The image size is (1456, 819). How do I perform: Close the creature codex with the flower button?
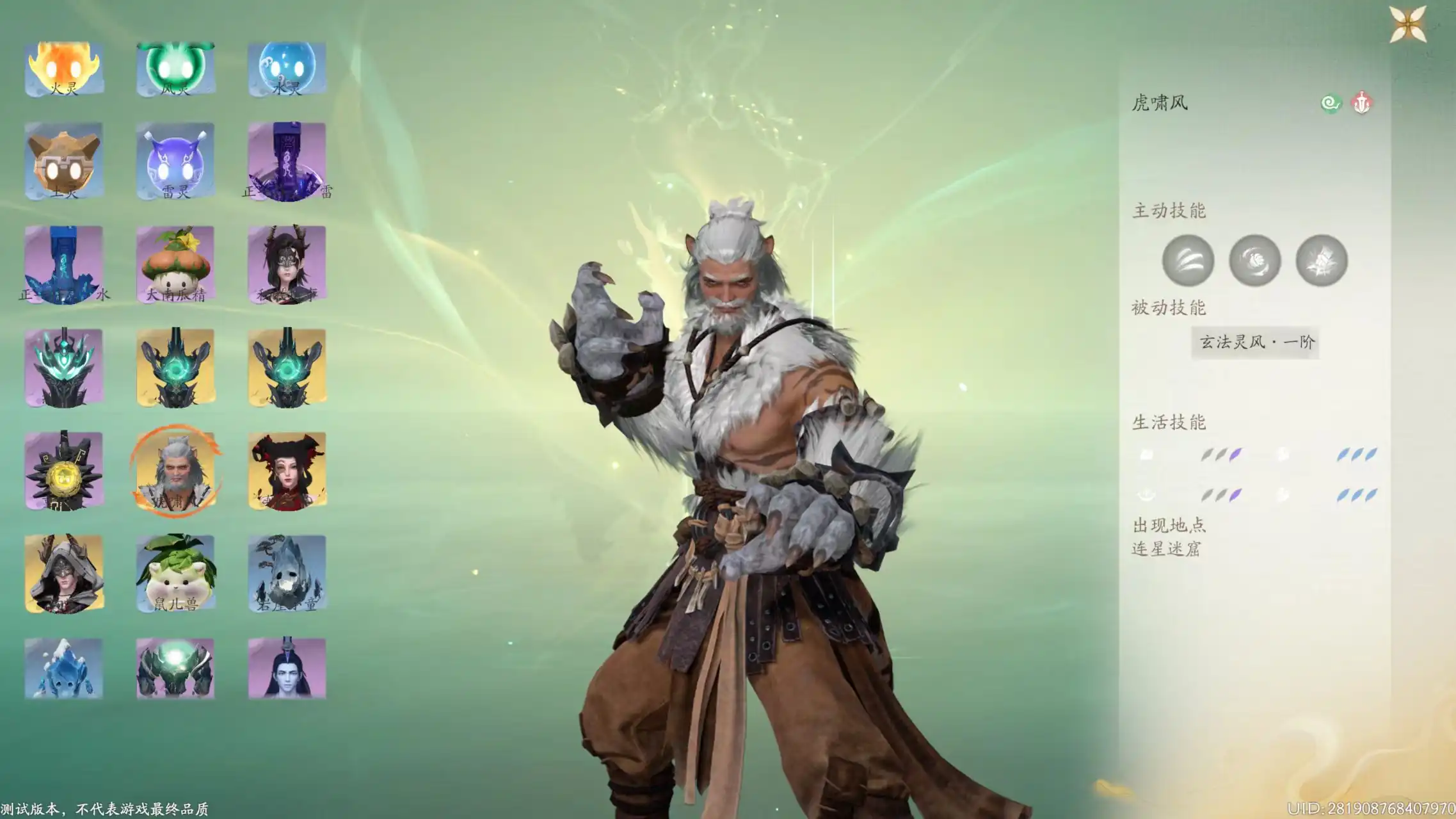tap(1407, 24)
